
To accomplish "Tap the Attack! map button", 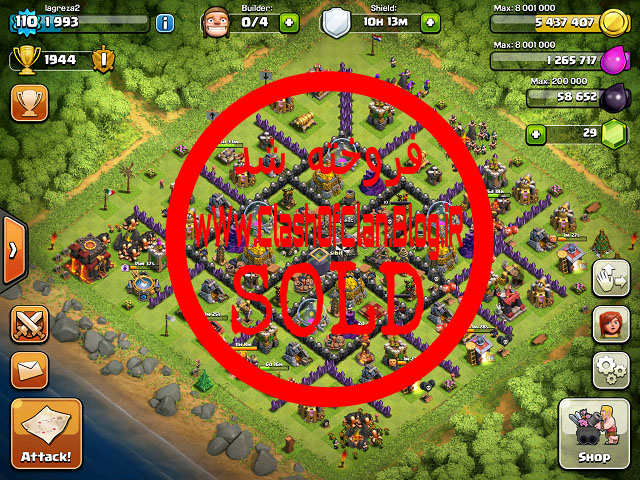I will (46, 435).
